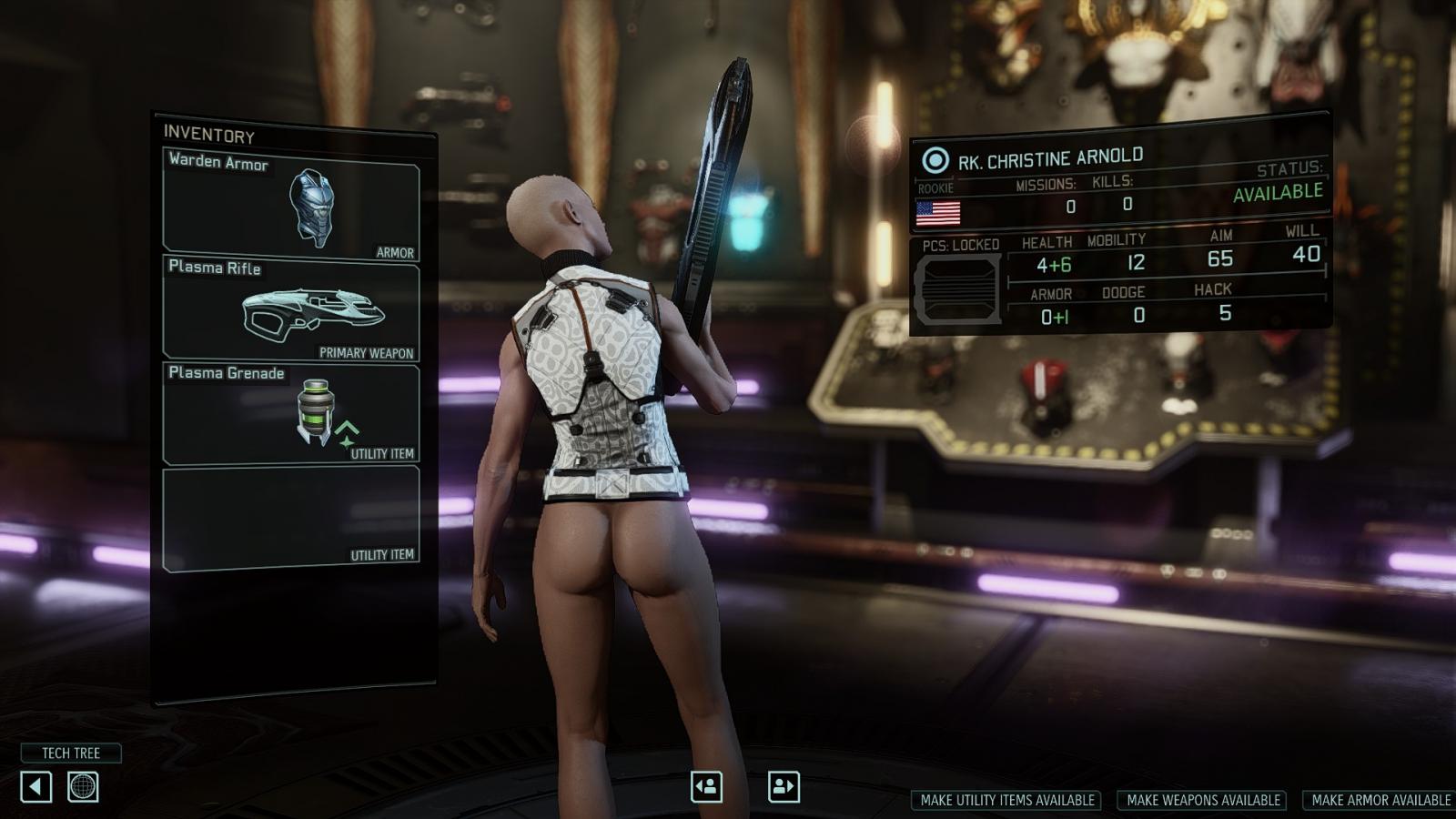Image resolution: width=1456 pixels, height=819 pixels.
Task: Switch to the next soldier
Action: click(784, 786)
